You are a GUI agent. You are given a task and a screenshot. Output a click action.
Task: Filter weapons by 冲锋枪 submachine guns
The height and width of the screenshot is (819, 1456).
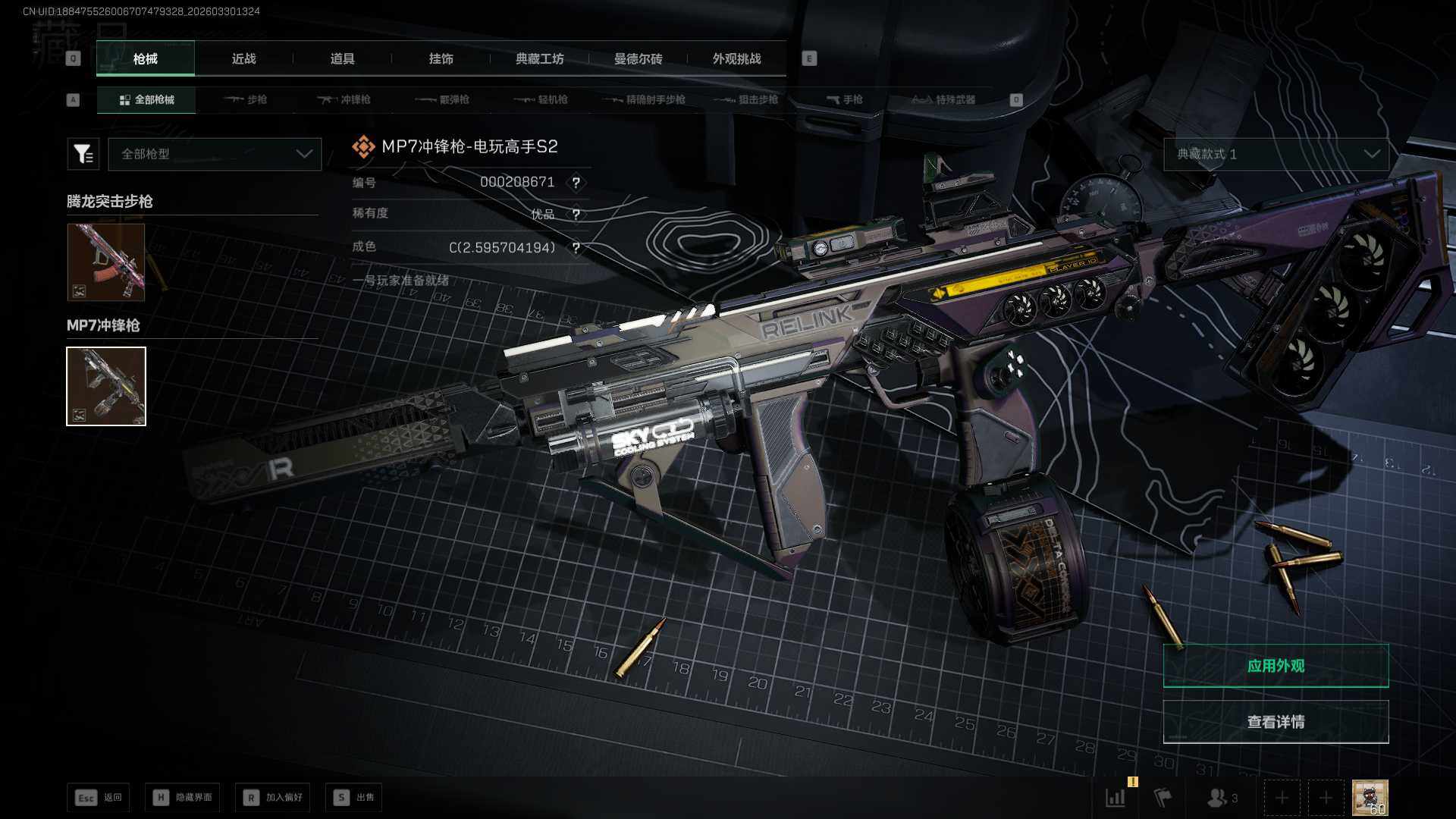[x=344, y=99]
